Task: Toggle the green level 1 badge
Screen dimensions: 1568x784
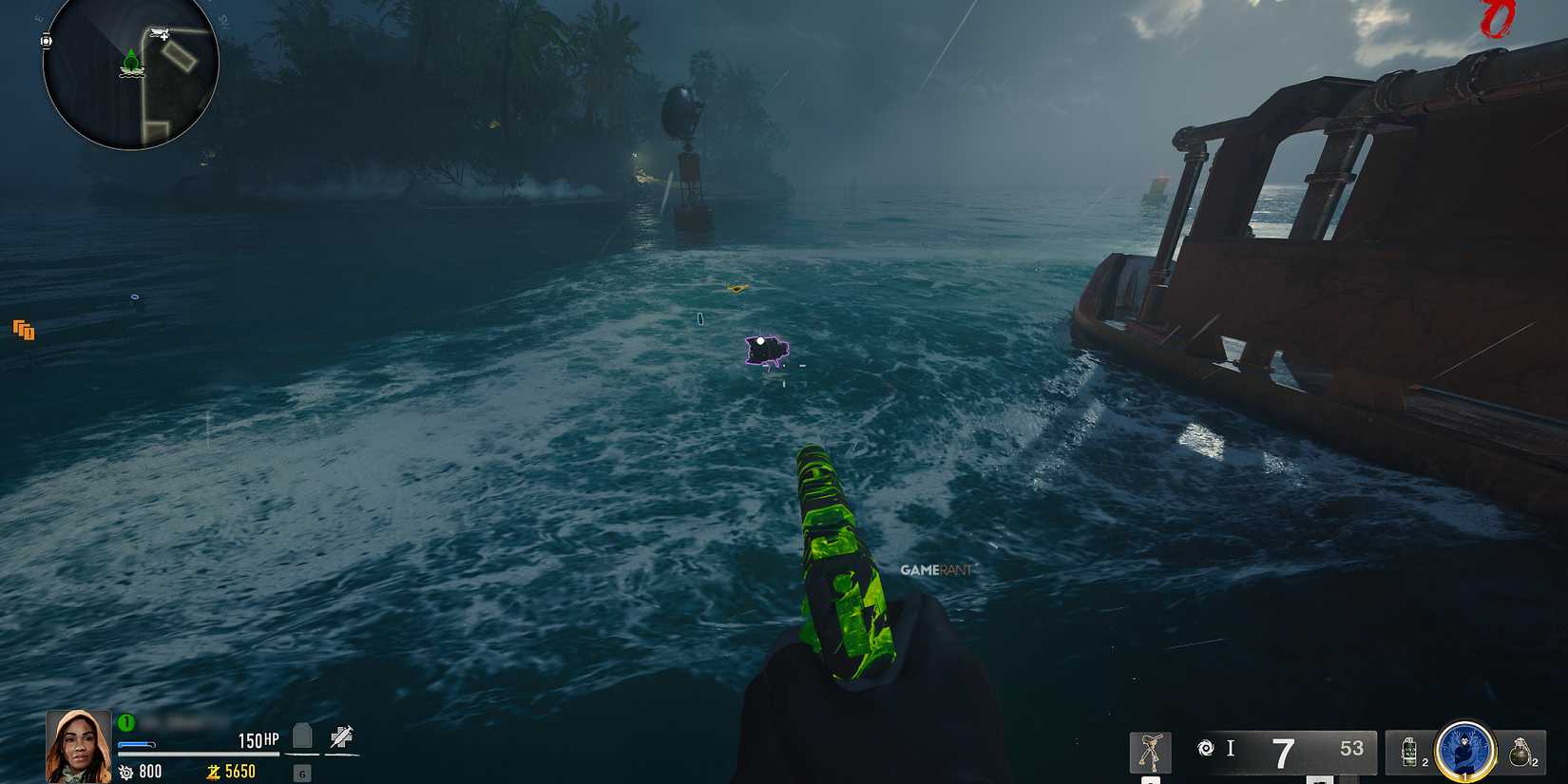Action: [125, 722]
